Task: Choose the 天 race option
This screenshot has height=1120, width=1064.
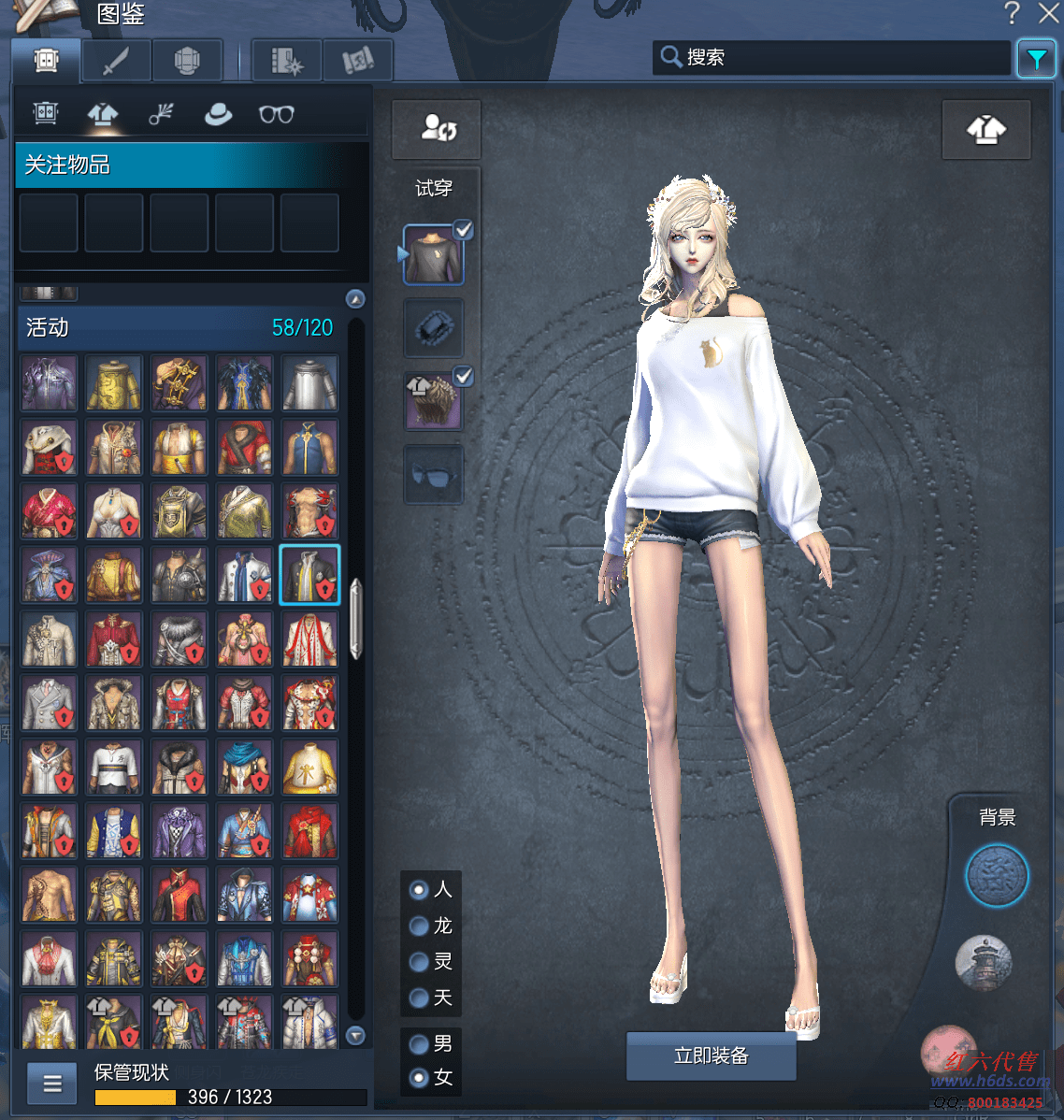Action: tap(420, 998)
